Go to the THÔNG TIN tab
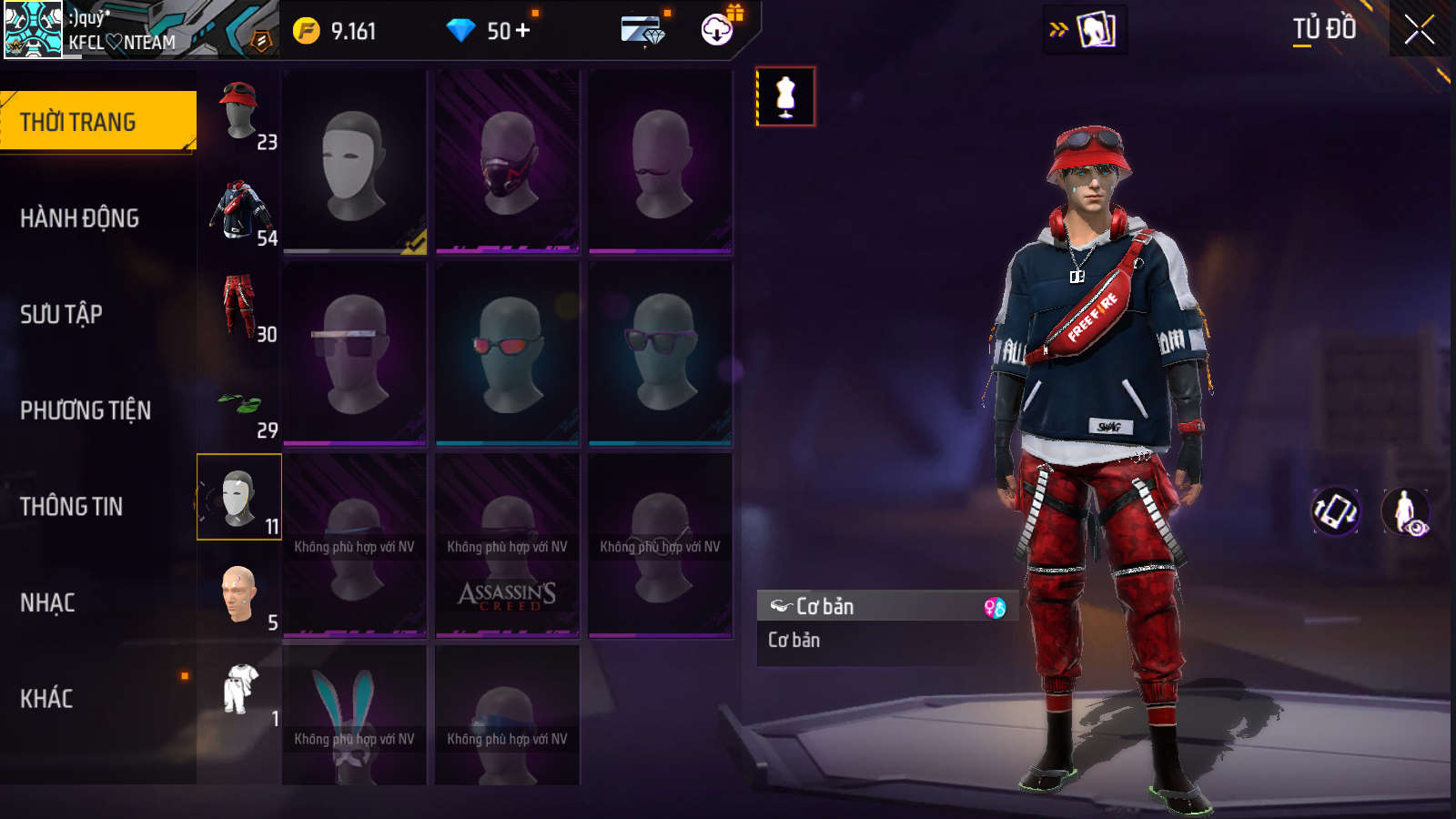 71,507
